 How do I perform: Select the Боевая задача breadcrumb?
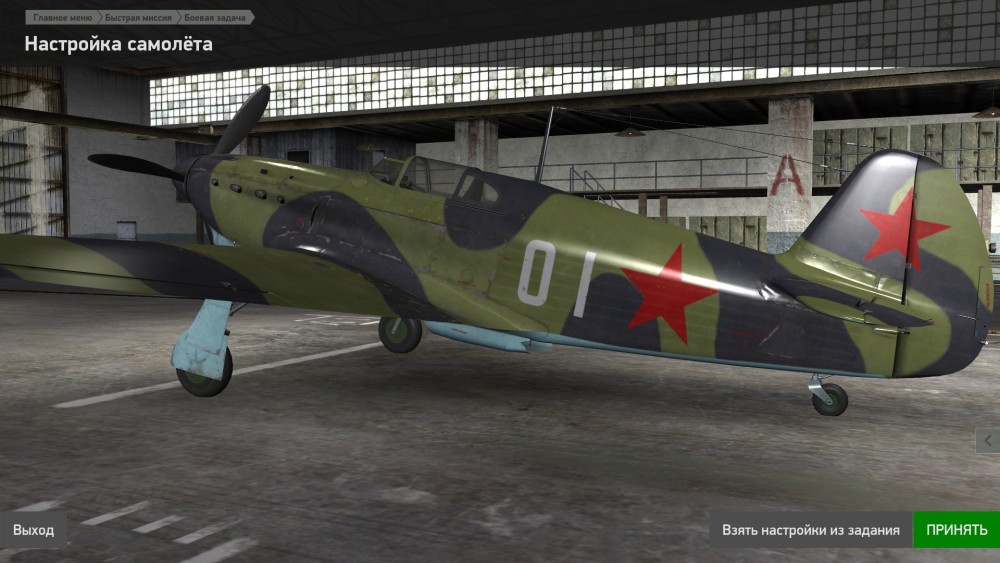click(213, 18)
